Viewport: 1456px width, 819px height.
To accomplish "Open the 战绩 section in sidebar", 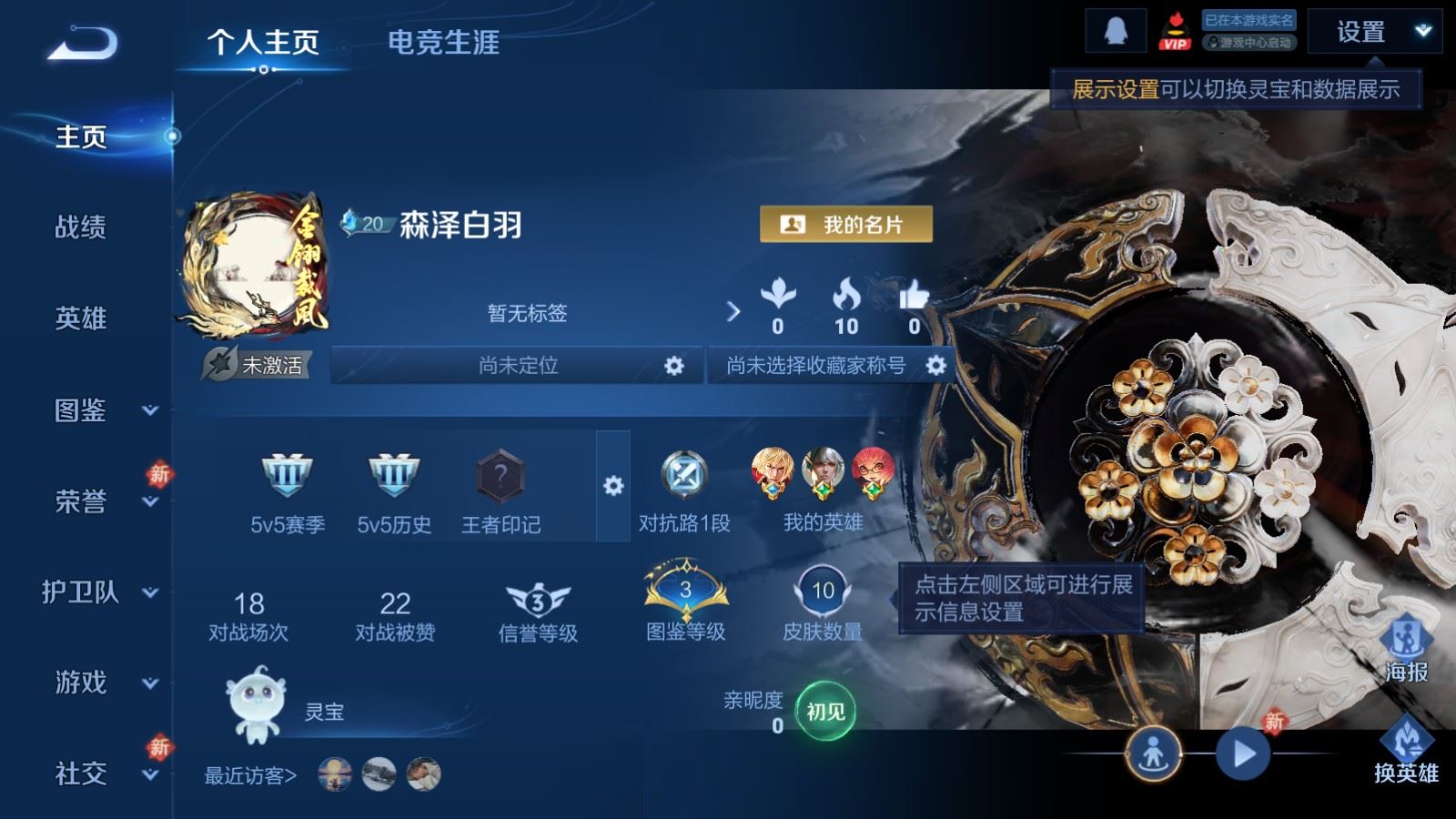I will click(x=81, y=227).
